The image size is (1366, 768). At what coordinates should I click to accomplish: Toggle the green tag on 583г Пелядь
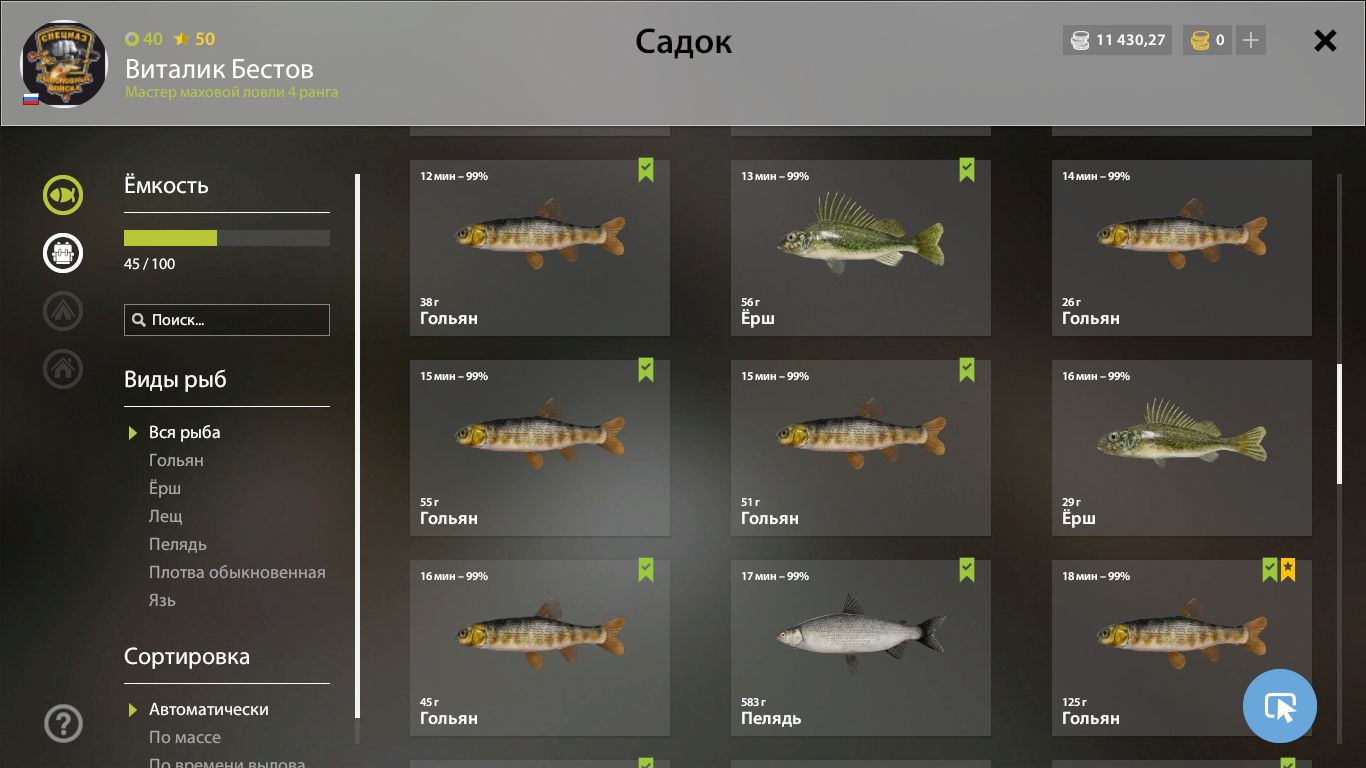(x=966, y=570)
